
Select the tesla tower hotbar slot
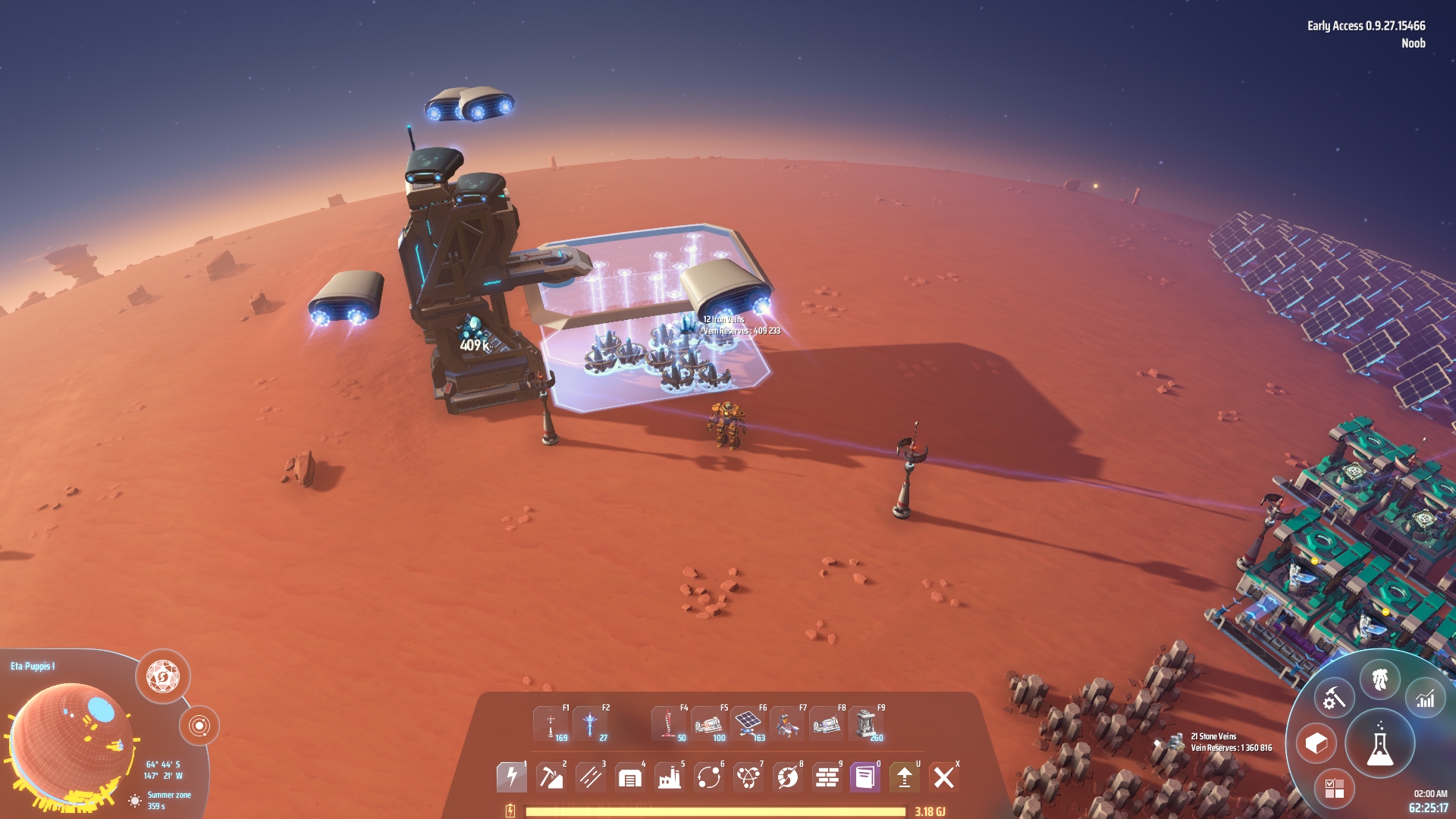pyautogui.click(x=551, y=724)
